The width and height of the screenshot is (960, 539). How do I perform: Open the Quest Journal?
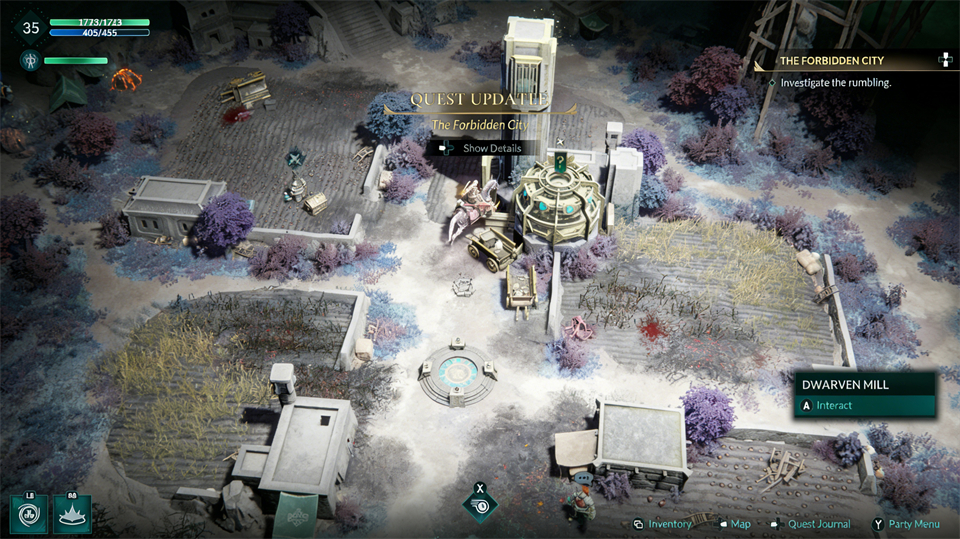pos(818,524)
